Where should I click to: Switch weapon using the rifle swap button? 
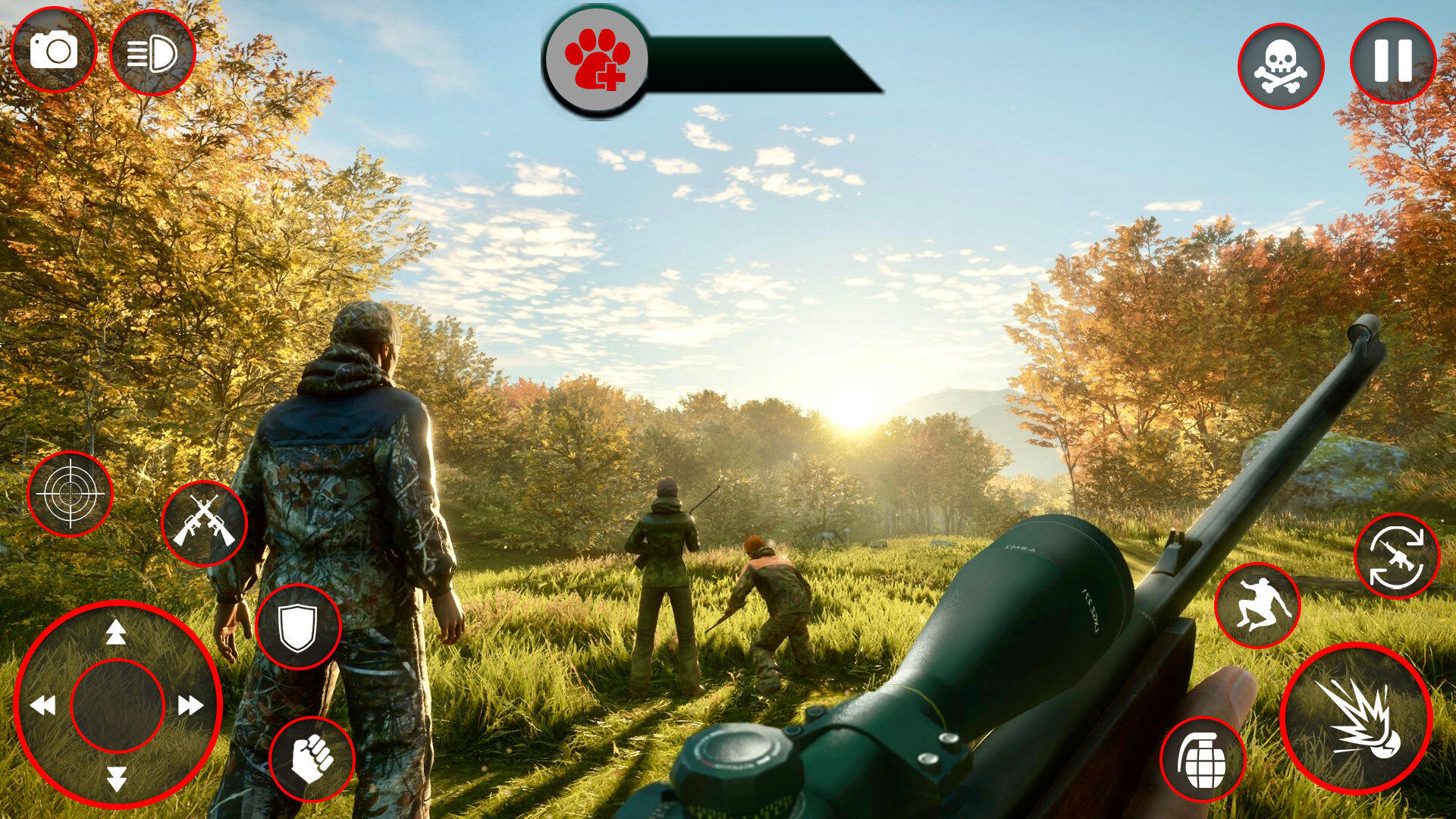(x=1397, y=556)
